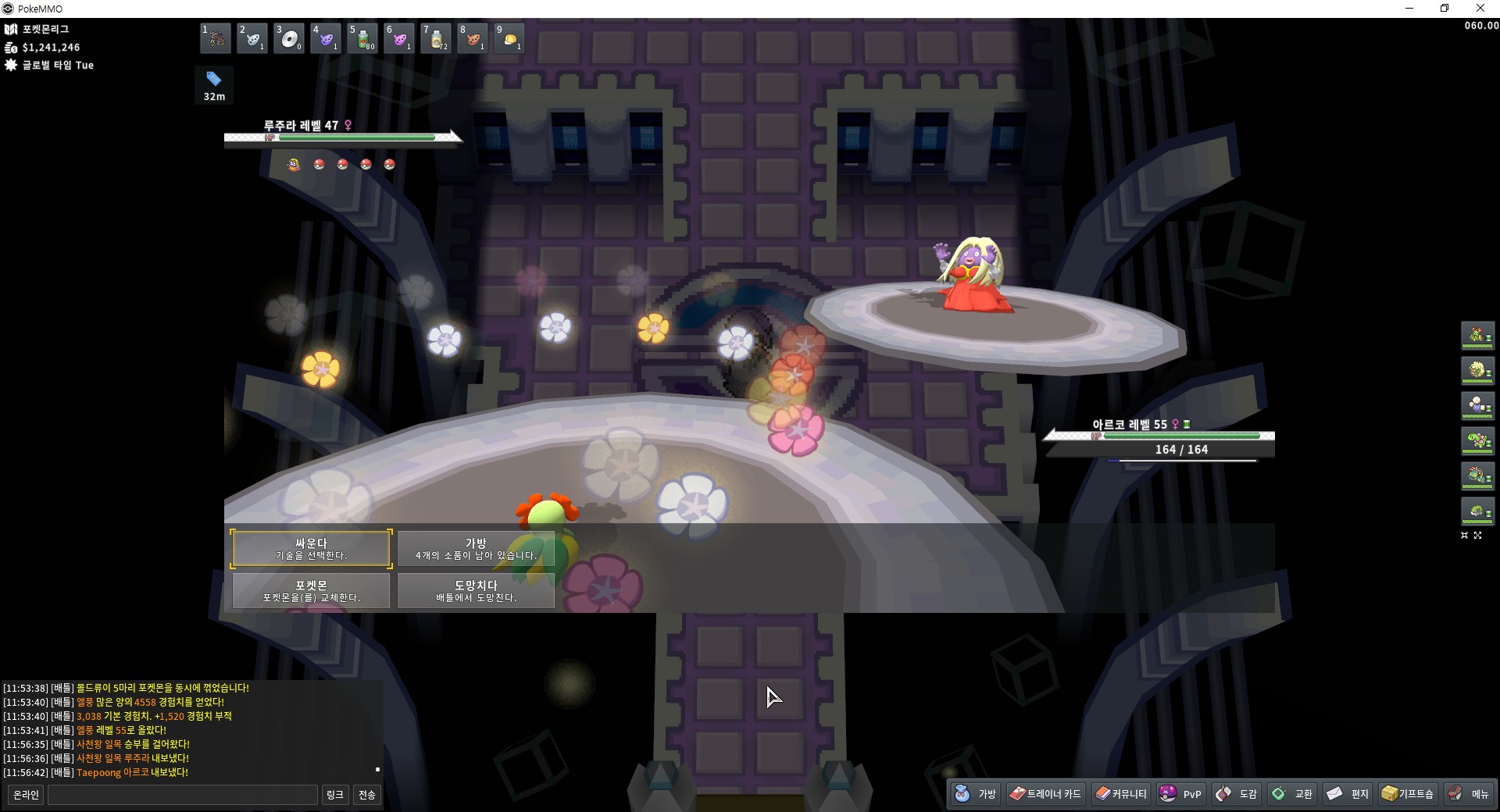
Task: Open the 트레이너 카드 (Trainer Card)
Action: click(x=1045, y=794)
